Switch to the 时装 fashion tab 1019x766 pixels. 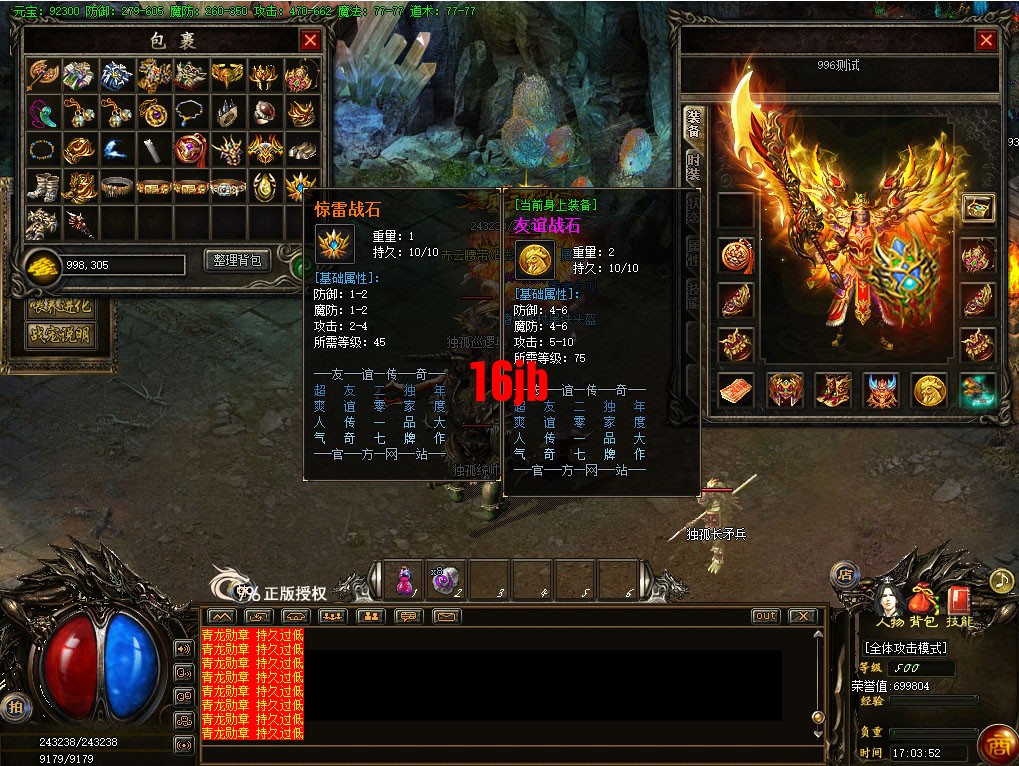(692, 167)
